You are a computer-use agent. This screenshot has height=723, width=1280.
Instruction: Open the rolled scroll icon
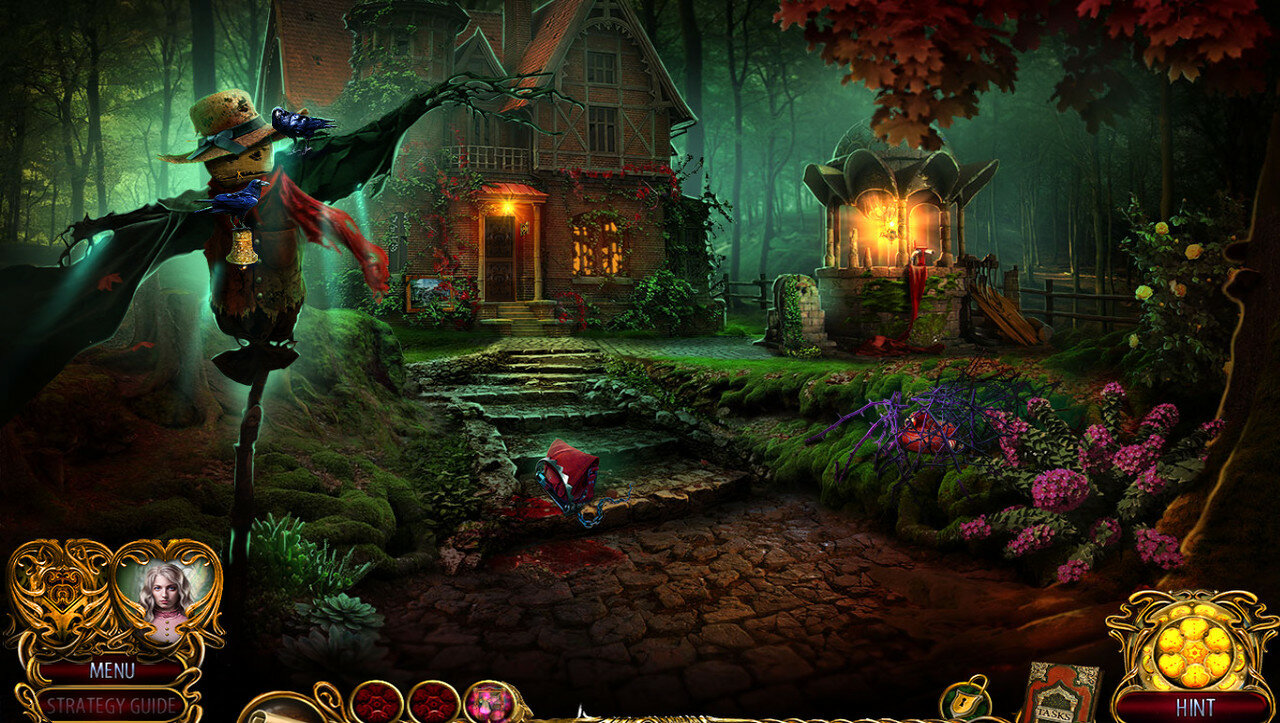[282, 708]
